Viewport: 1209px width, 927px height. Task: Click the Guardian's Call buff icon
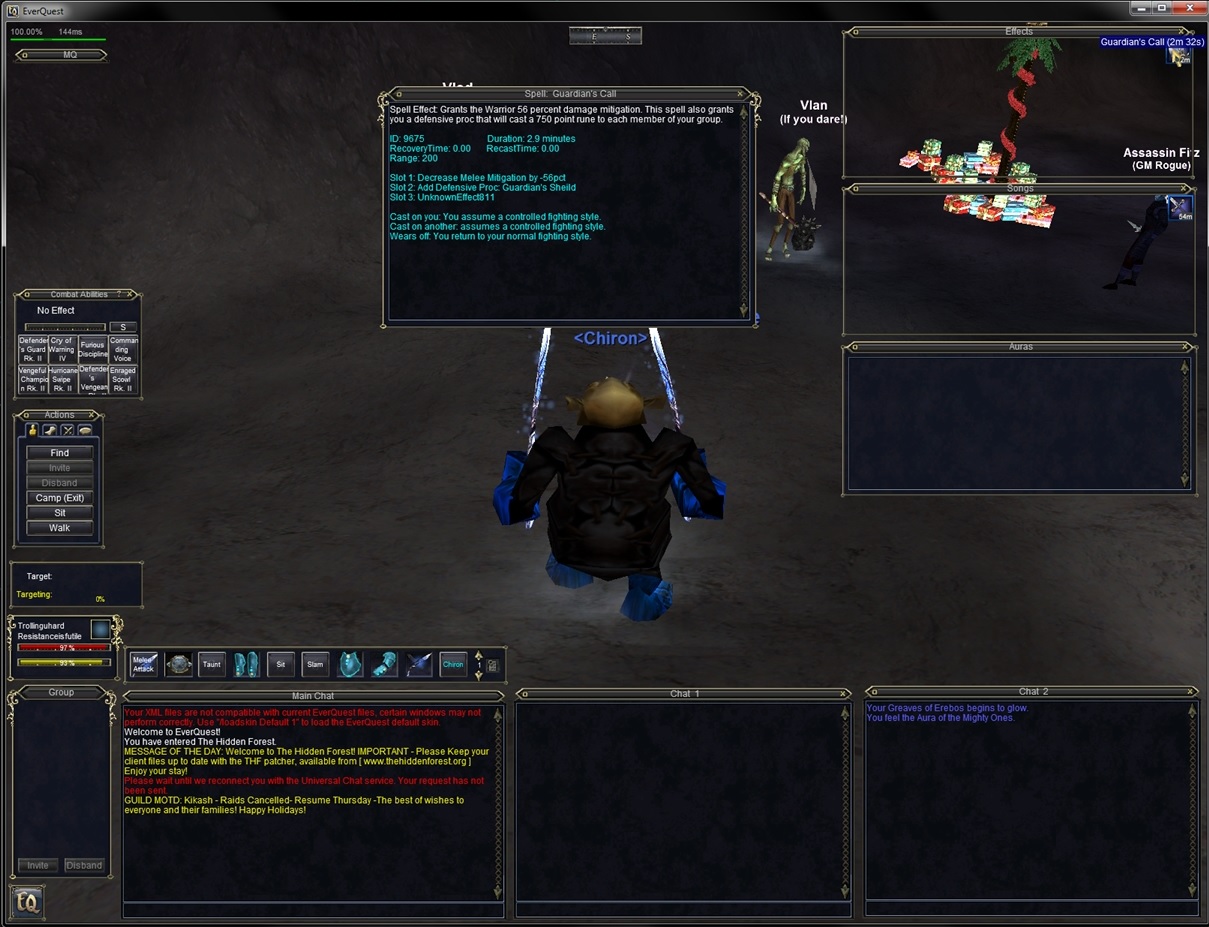1179,56
